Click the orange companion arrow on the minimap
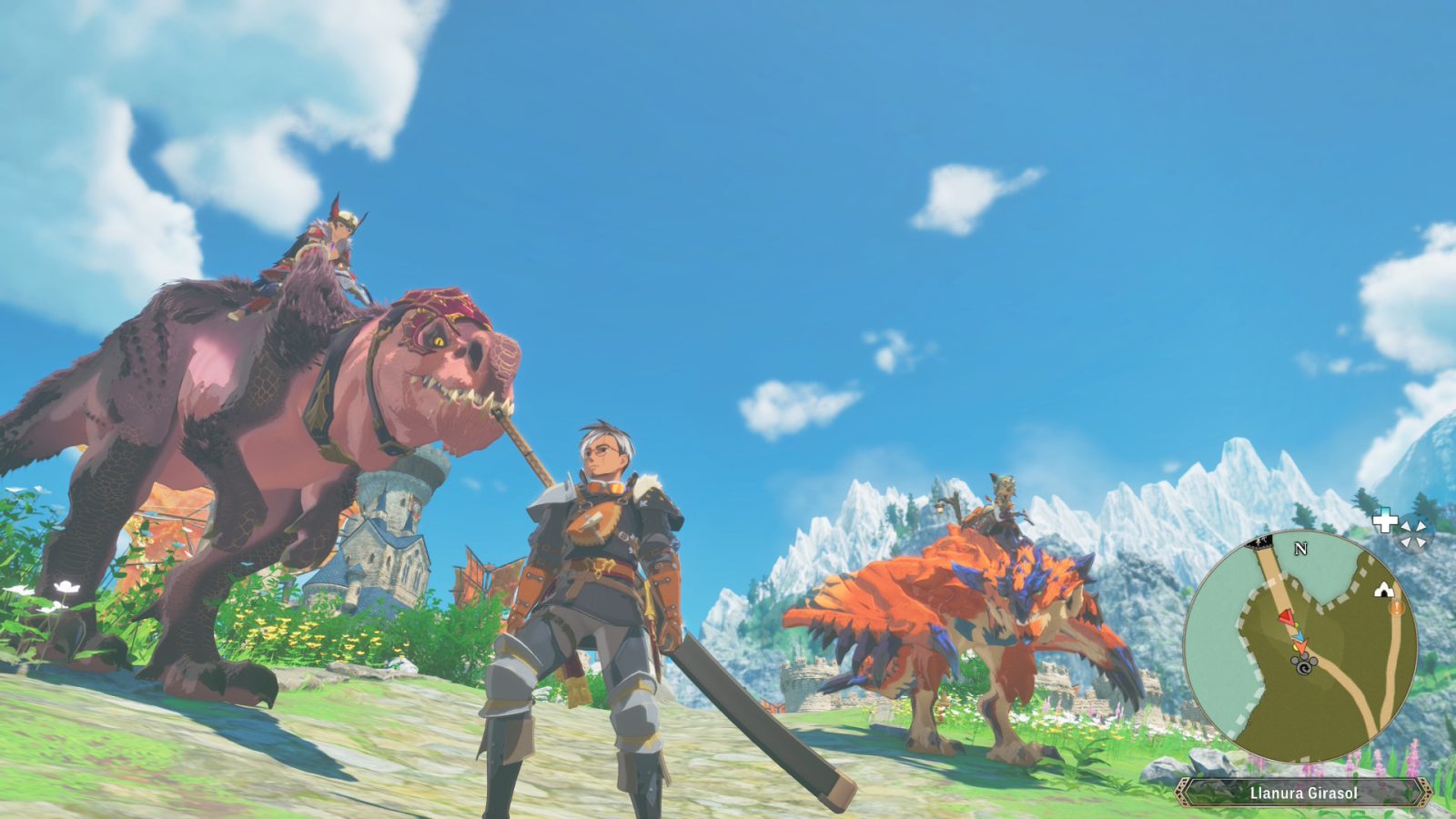This screenshot has width=1456, height=819. pos(1301,648)
